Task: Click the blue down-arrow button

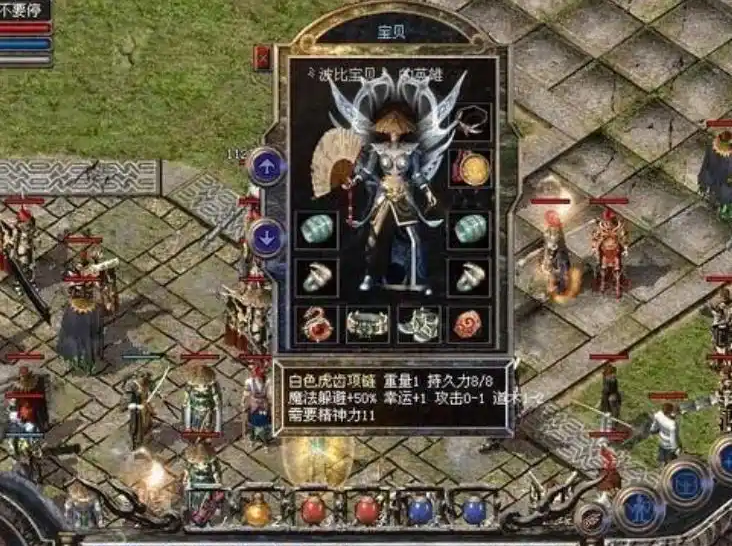Action: point(266,237)
